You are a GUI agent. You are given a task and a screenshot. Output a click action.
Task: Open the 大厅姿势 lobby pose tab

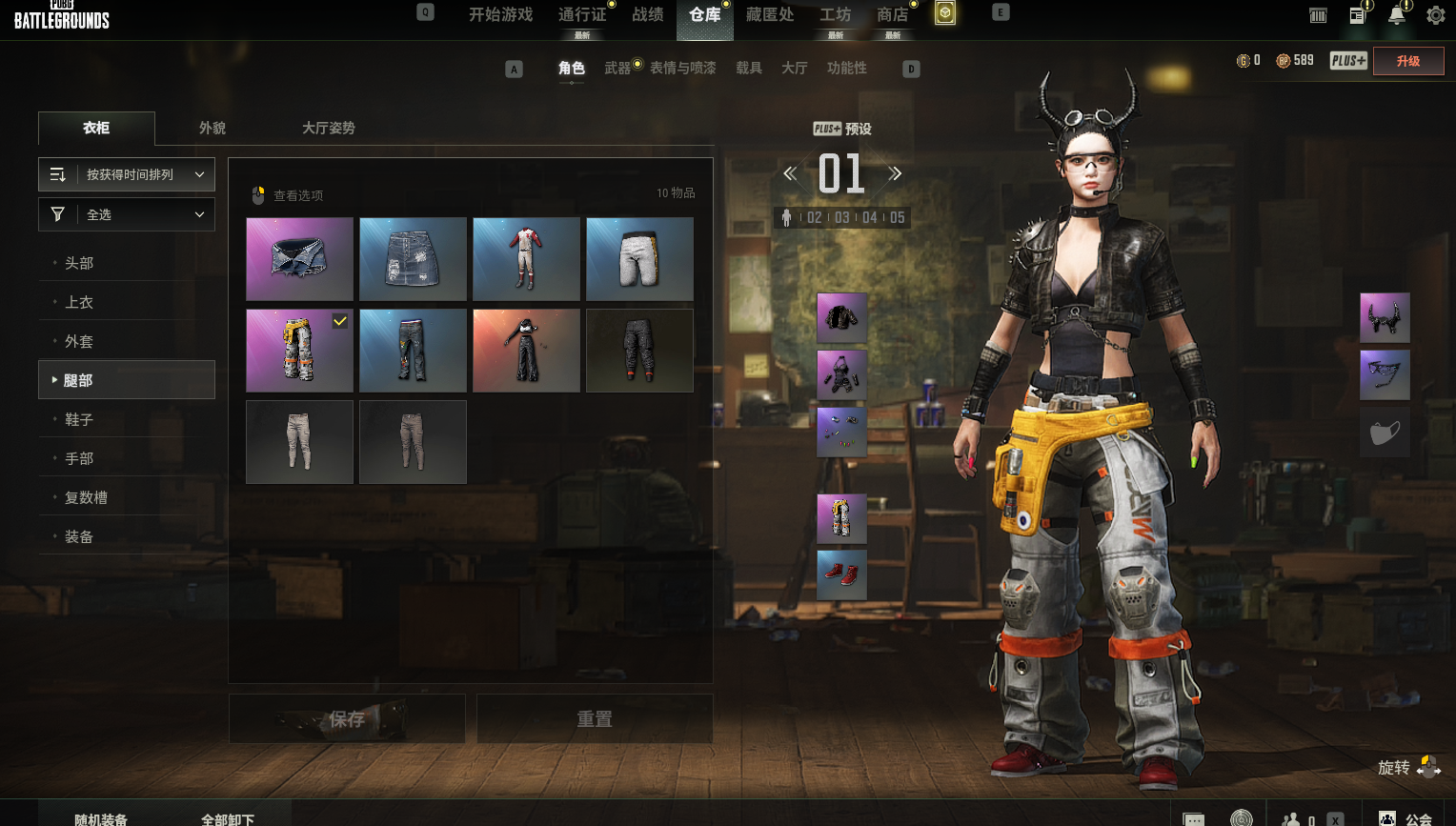(x=328, y=129)
